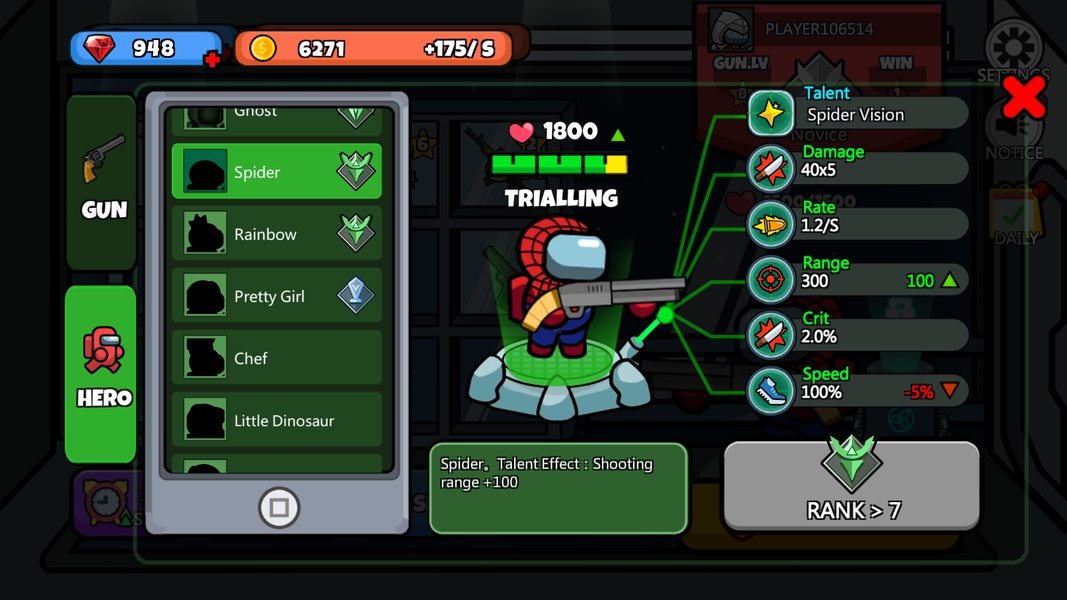The height and width of the screenshot is (600, 1067).
Task: Pick the Pretty Girl hero
Action: click(277, 296)
